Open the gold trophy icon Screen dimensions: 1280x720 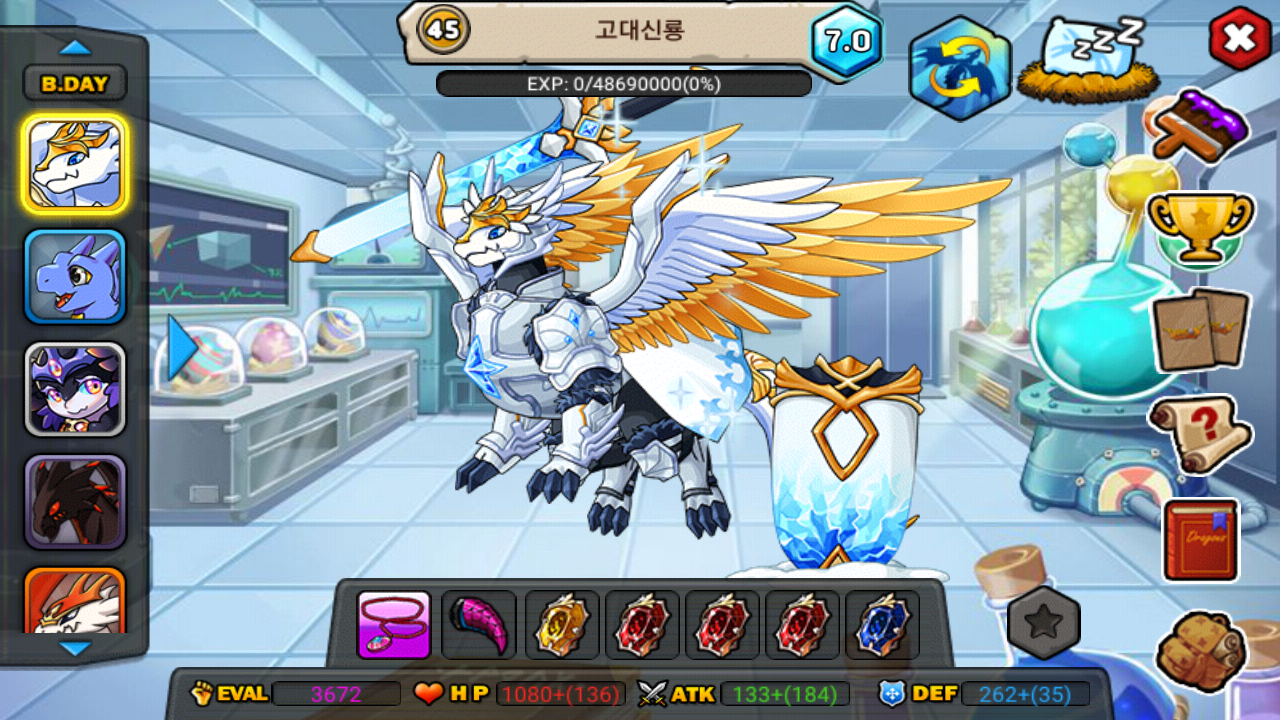pyautogui.click(x=1200, y=226)
